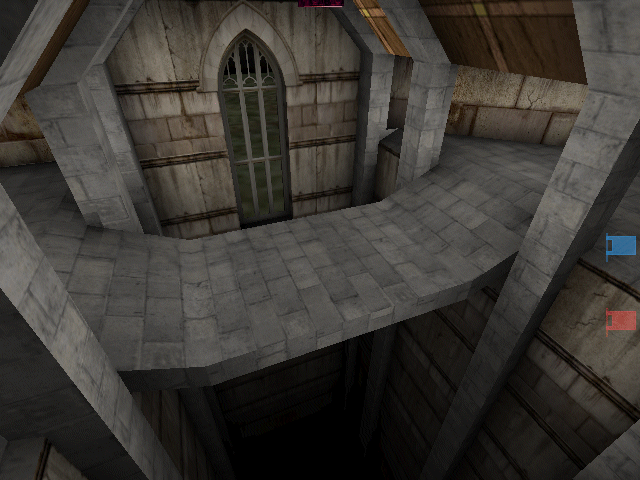Click the blue team flag icon
The image size is (640, 480).
622,245
